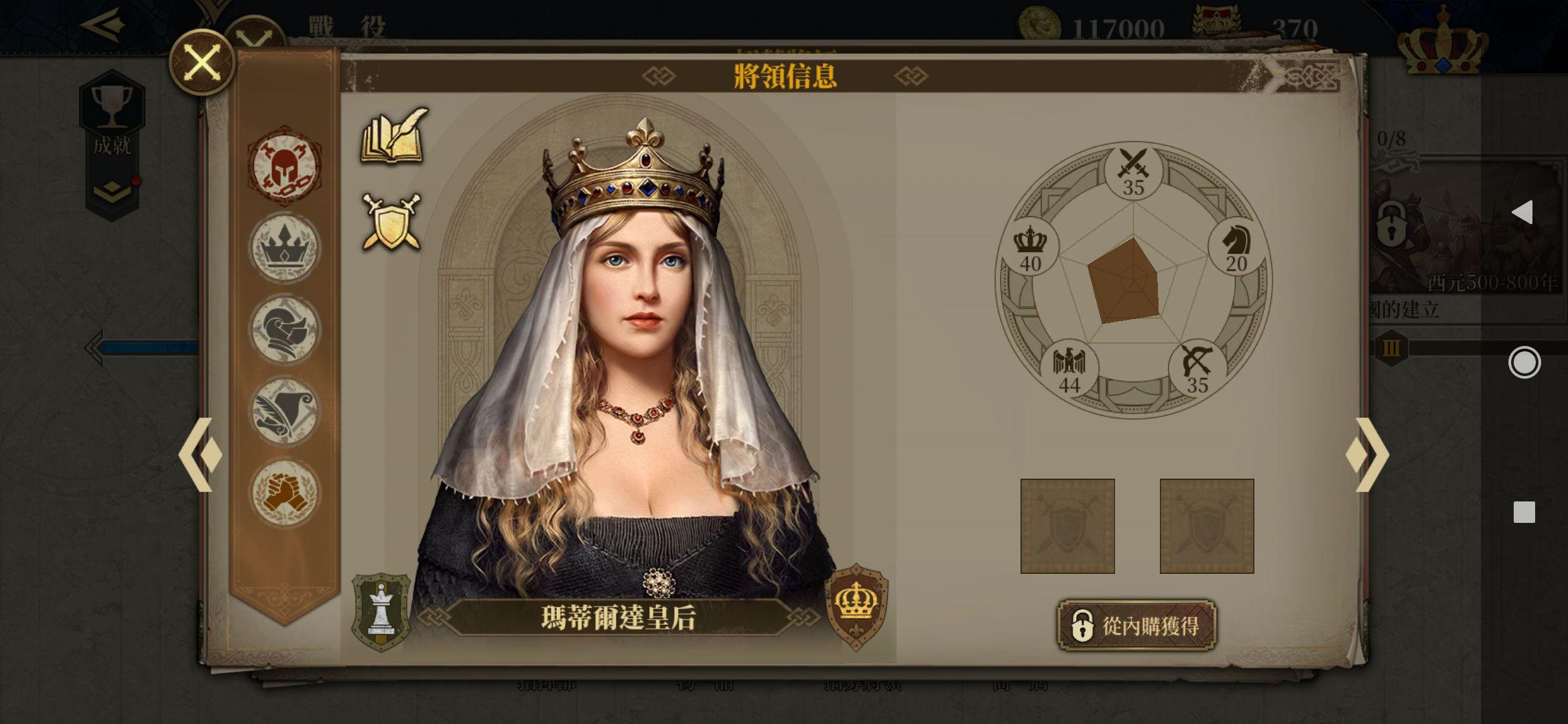Viewport: 1568px width, 724px height.
Task: Tap the Android back triangle button
Action: coord(1522,213)
